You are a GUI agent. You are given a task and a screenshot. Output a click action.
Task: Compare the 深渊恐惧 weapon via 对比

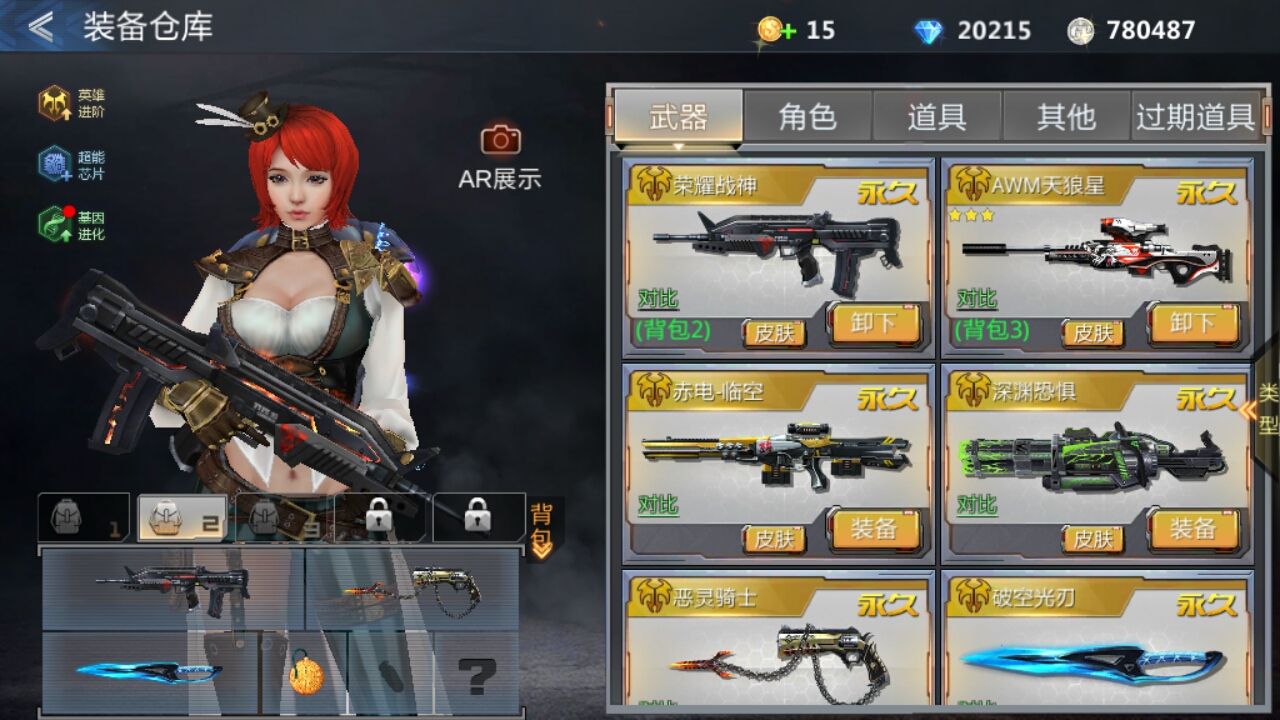coord(976,505)
